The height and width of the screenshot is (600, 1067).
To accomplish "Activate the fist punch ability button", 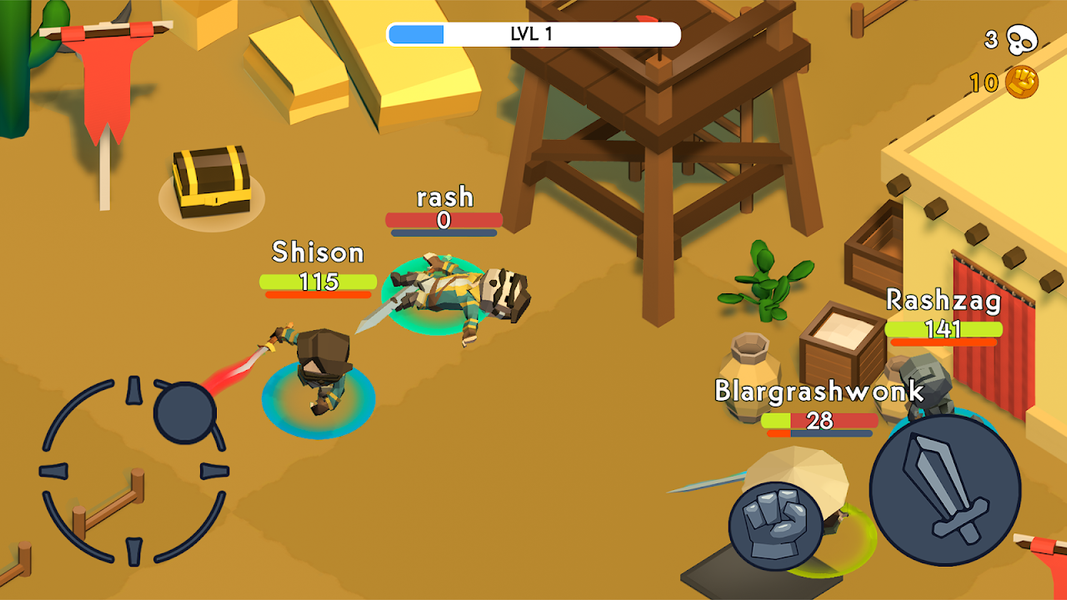I will click(775, 524).
